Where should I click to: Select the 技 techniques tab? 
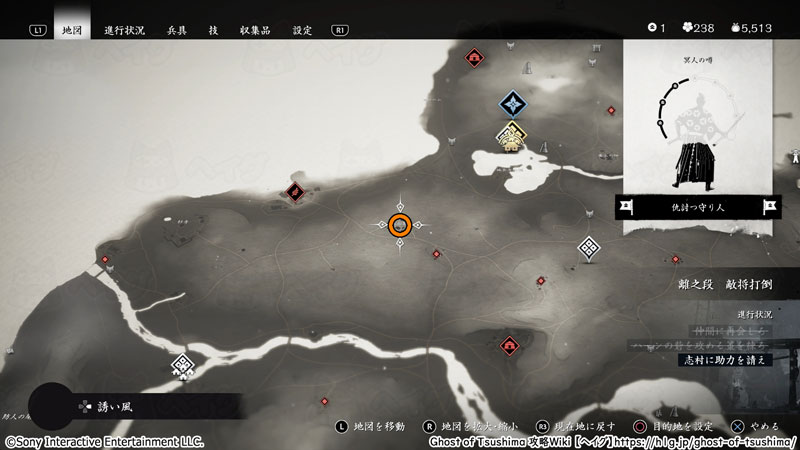215,30
